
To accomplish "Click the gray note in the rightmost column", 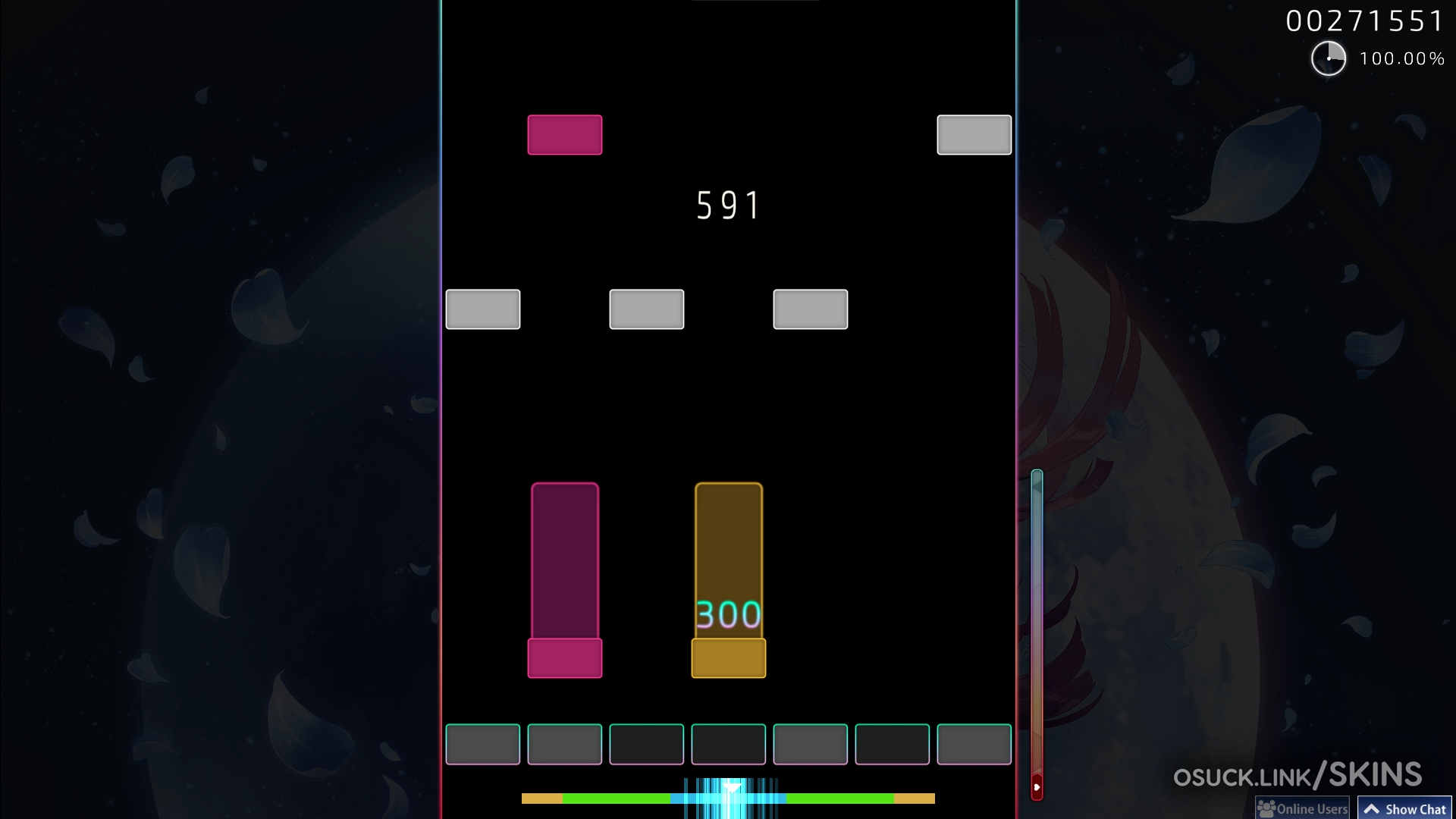I will coord(974,135).
